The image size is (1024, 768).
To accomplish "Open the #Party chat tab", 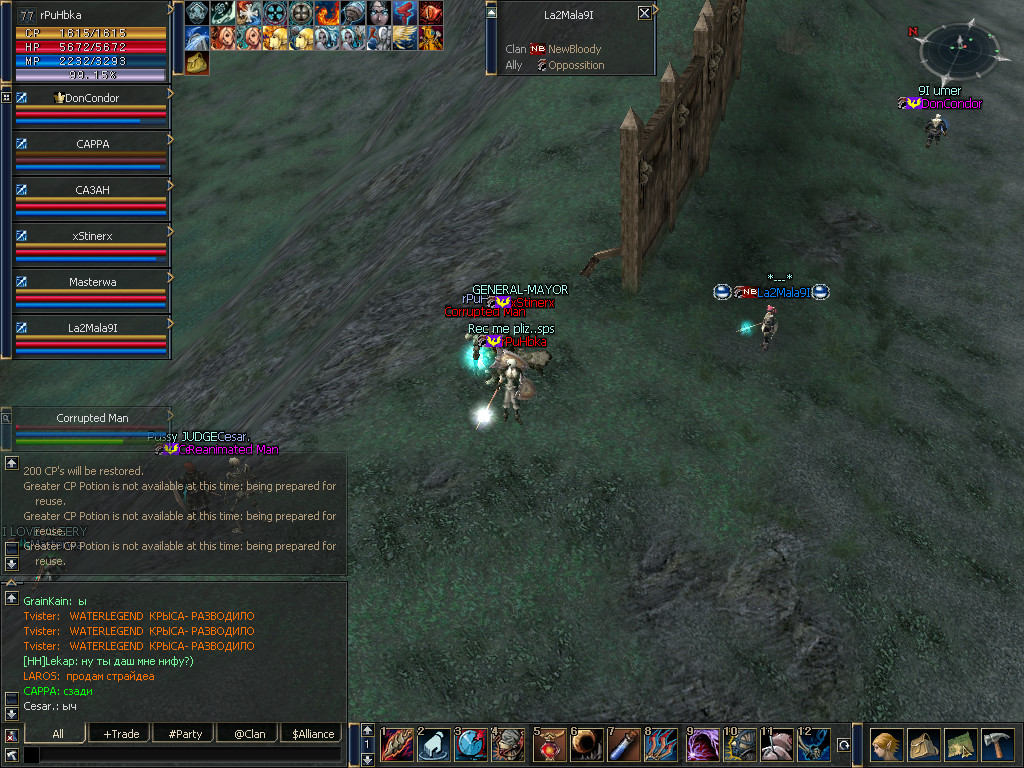I will [185, 734].
